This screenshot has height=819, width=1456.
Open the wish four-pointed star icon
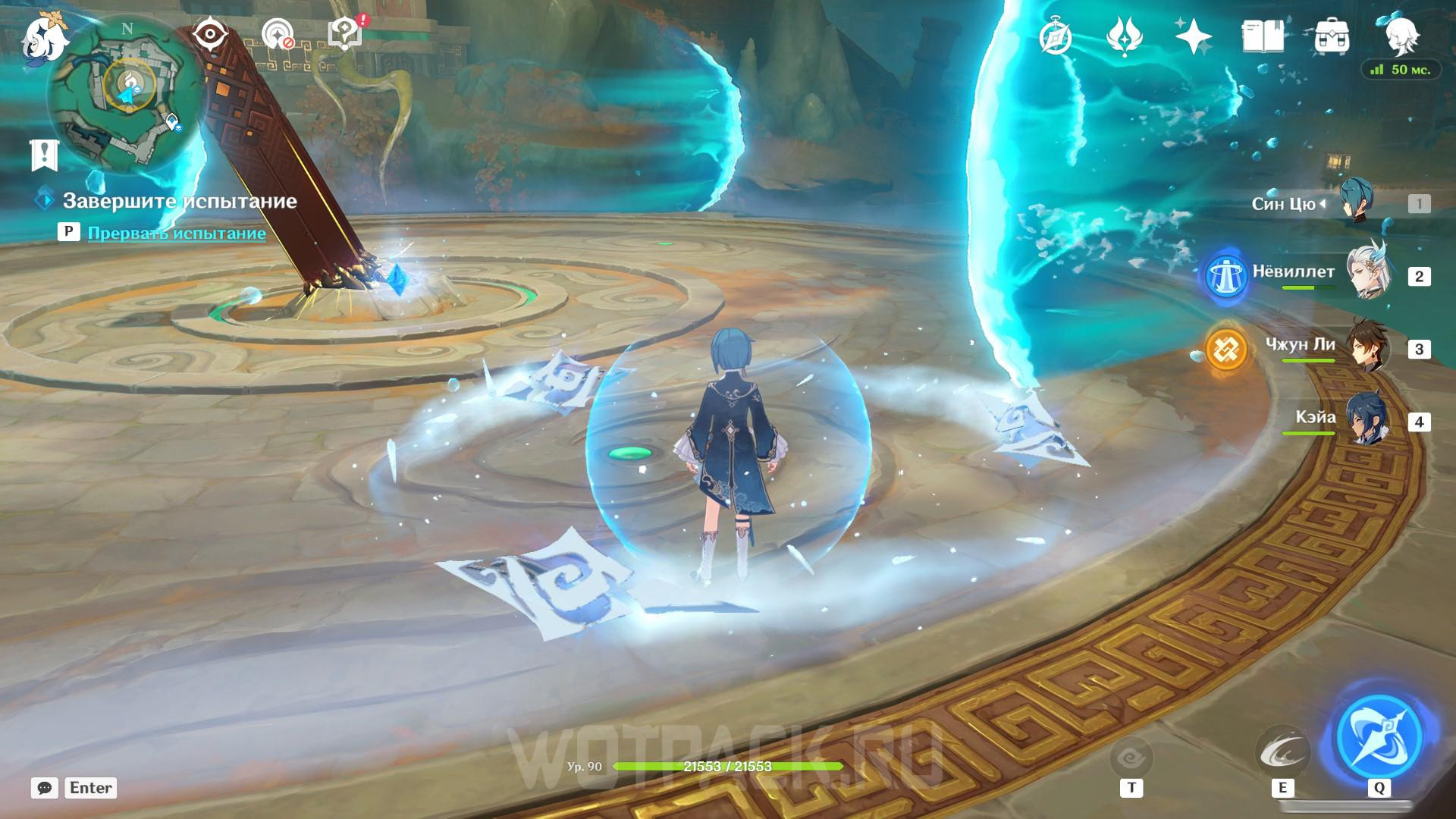[1193, 36]
